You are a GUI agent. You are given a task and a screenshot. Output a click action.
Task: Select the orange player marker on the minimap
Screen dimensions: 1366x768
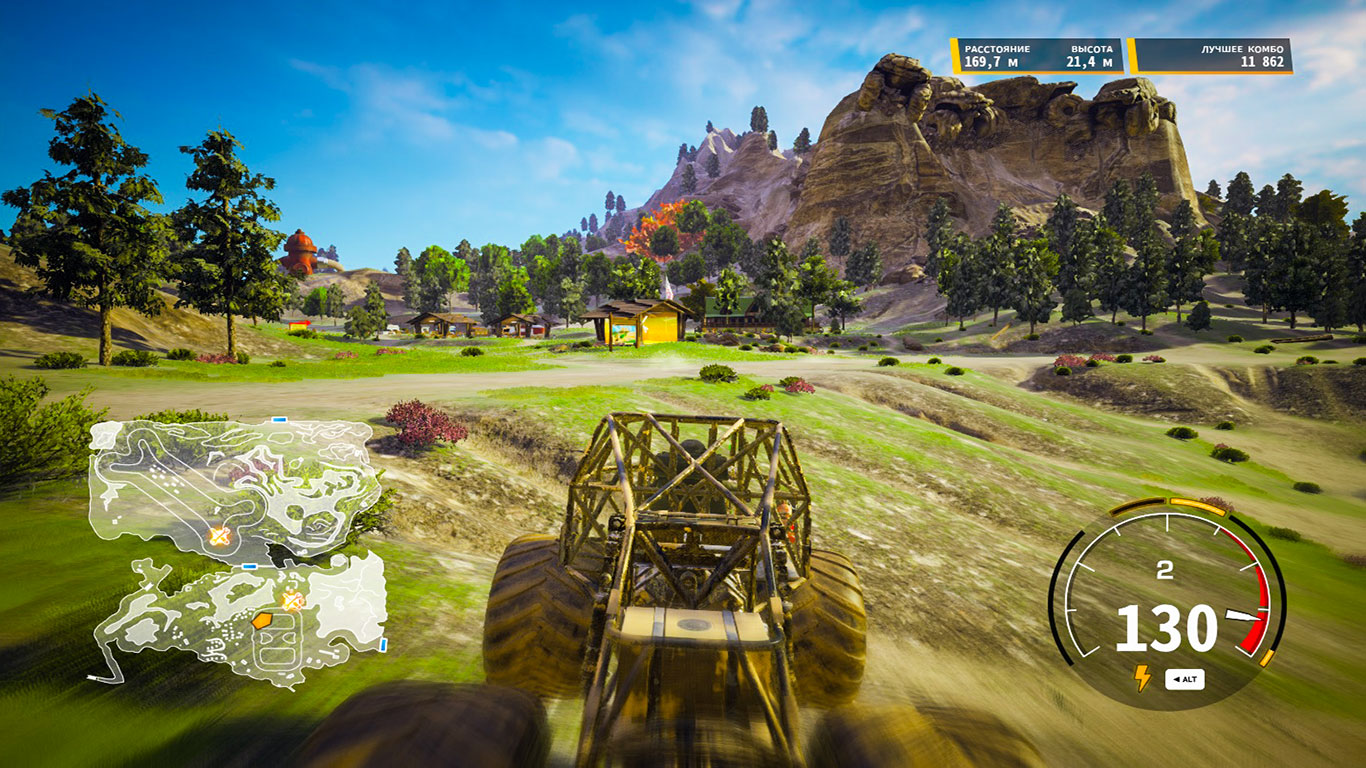click(x=261, y=621)
